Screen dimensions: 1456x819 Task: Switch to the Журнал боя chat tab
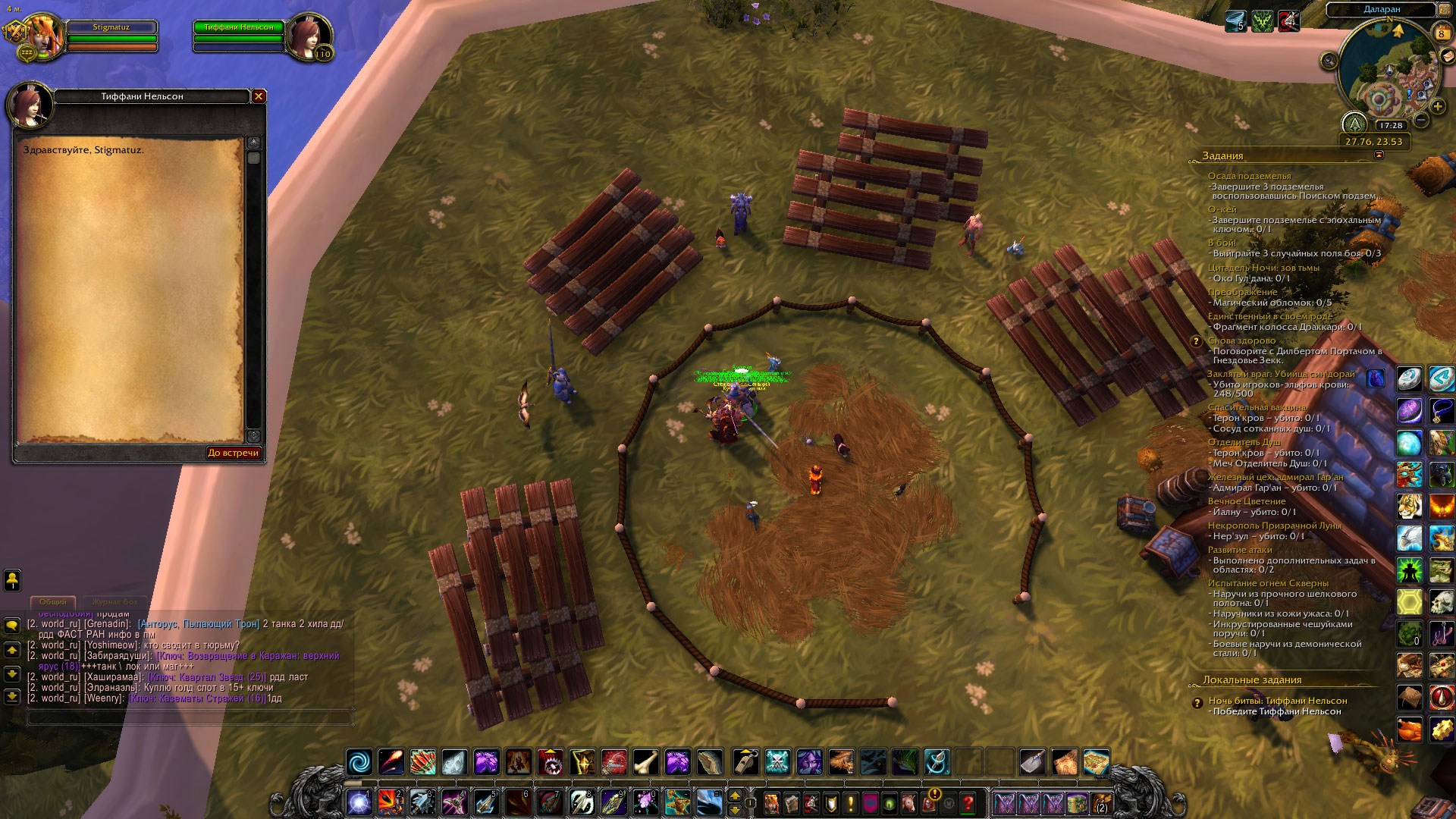pyautogui.click(x=115, y=601)
